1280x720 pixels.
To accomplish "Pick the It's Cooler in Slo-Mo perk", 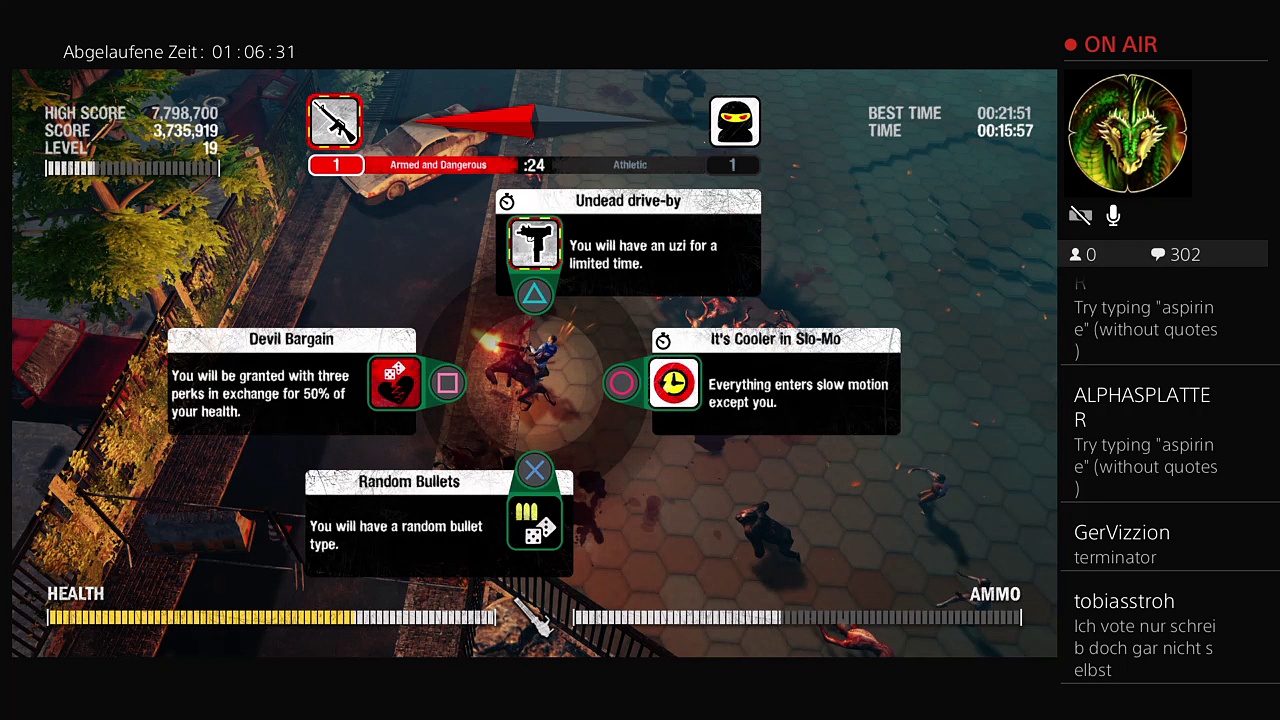I will (775, 382).
